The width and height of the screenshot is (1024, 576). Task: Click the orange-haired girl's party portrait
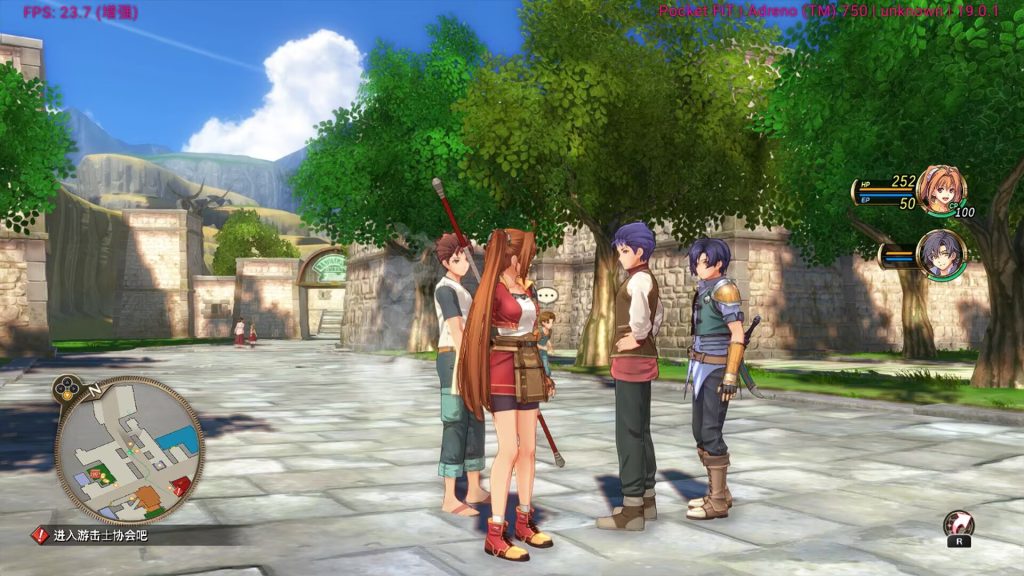[940, 190]
